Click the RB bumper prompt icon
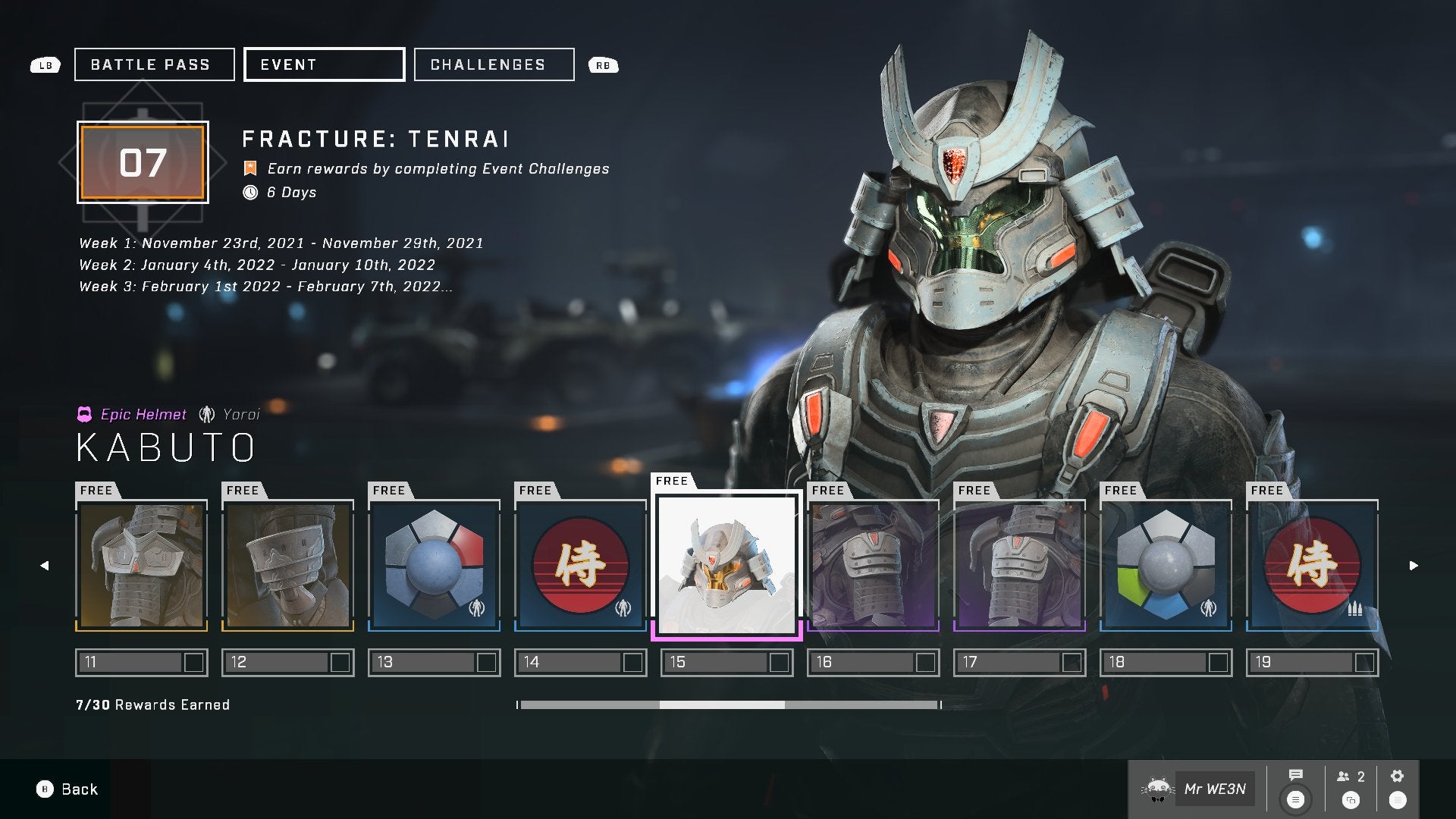The image size is (1456, 819). coord(603,65)
